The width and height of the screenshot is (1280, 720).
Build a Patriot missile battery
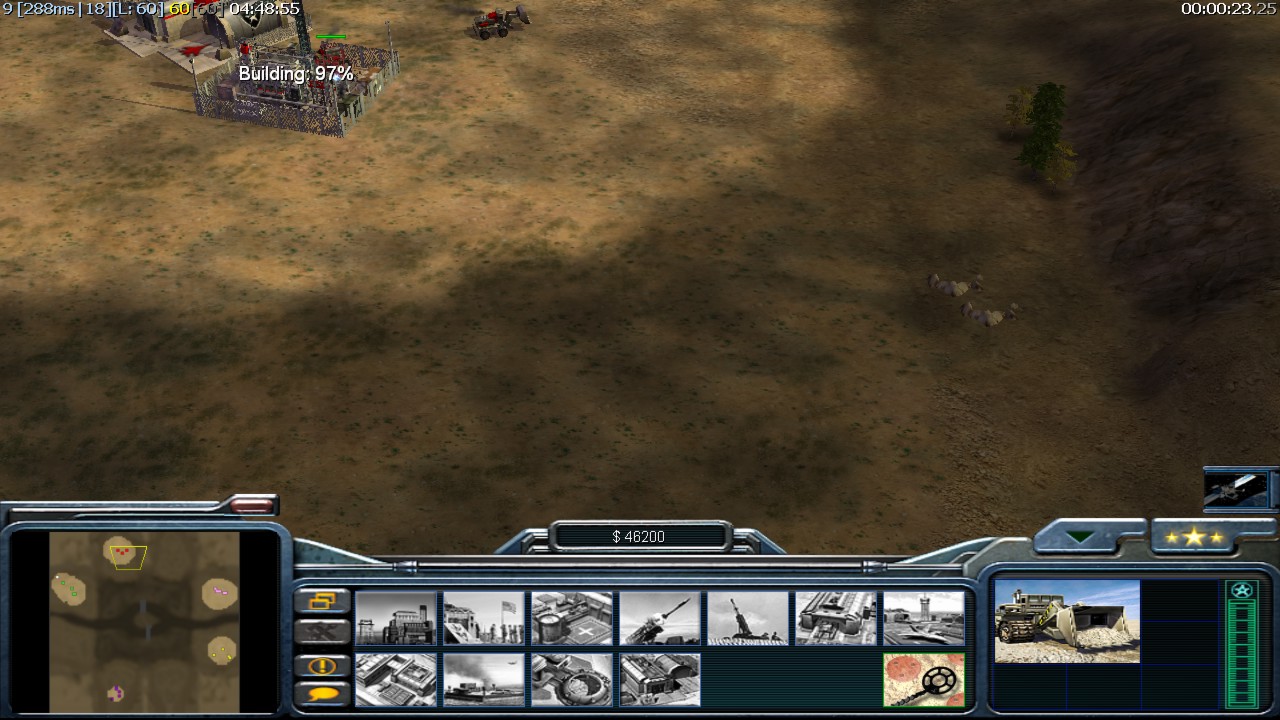[x=660, y=618]
